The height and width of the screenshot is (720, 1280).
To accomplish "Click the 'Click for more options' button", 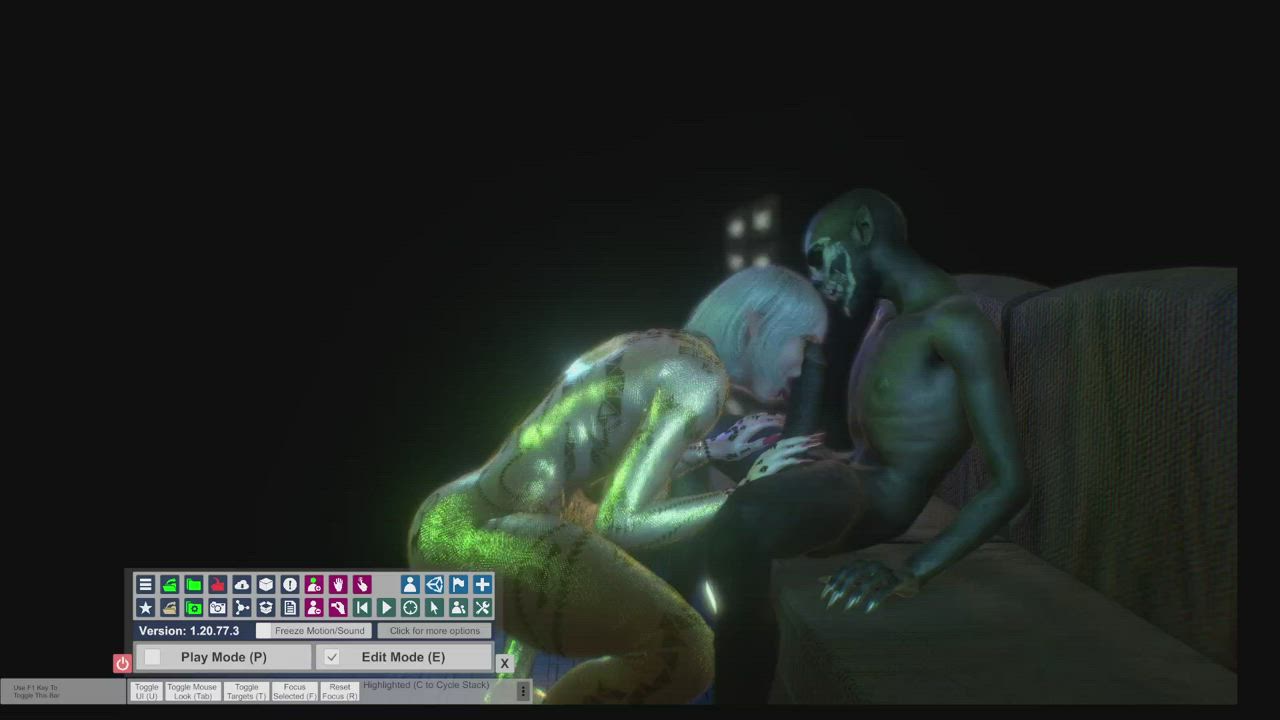I will [434, 631].
